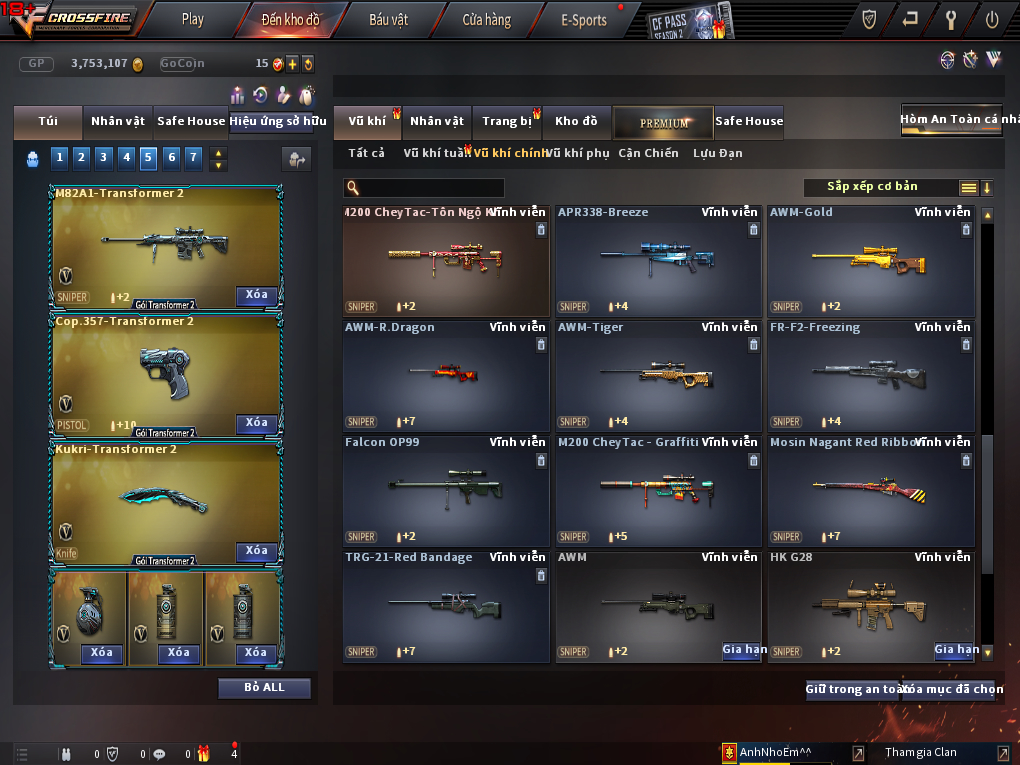Viewport: 1020px width, 765px height.
Task: Remove the M82A1-Transformer 2 with Xóa
Action: (257, 295)
